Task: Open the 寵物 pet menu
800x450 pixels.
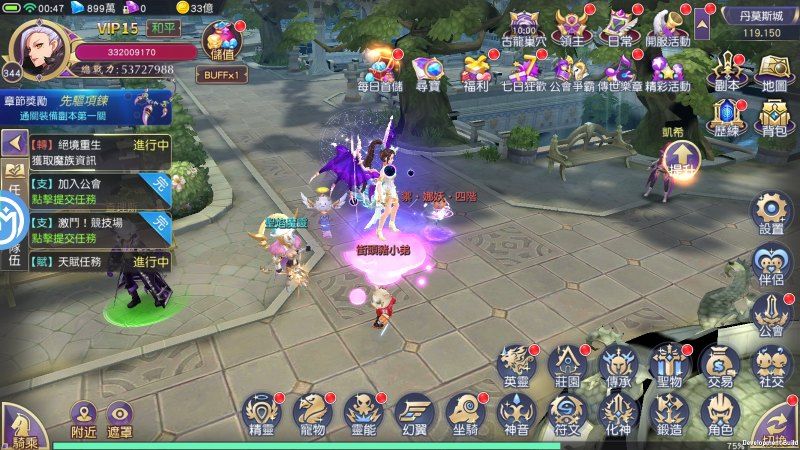Action: 313,413
